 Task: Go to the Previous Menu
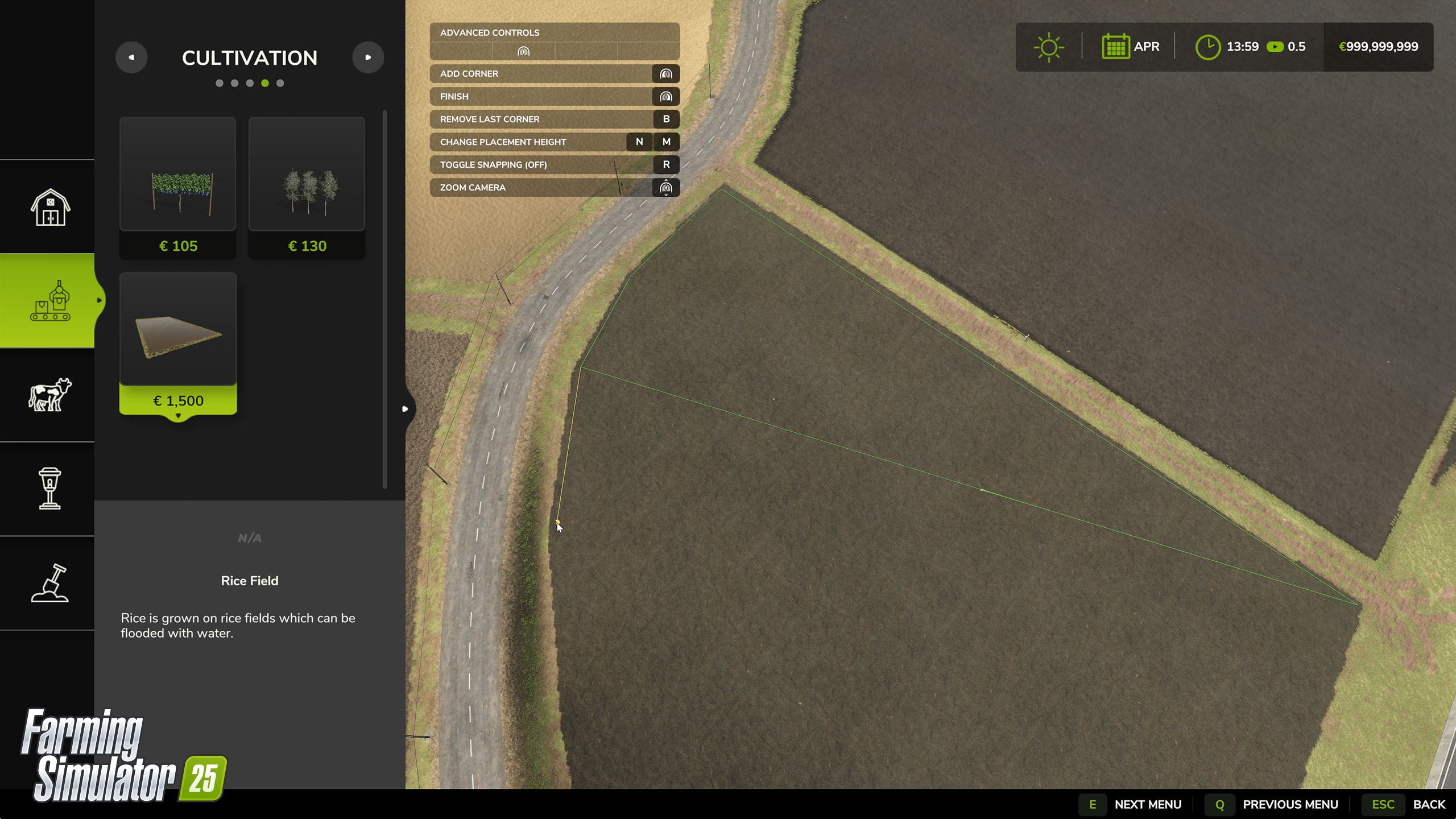coord(1272,804)
